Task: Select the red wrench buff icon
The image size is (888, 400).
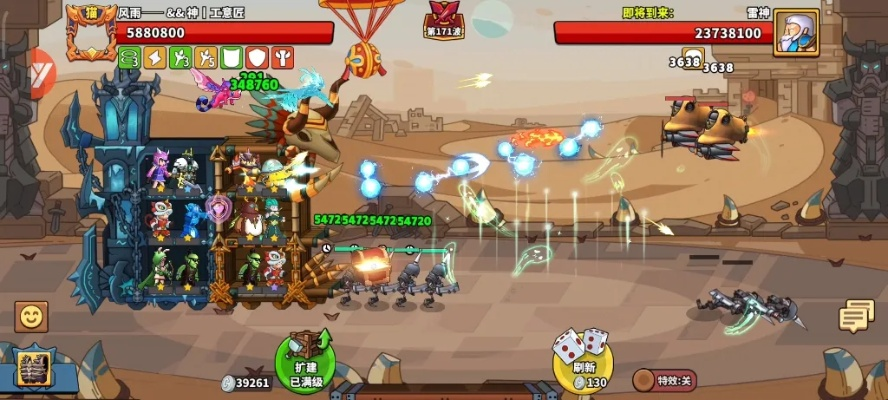Action: coord(283,58)
